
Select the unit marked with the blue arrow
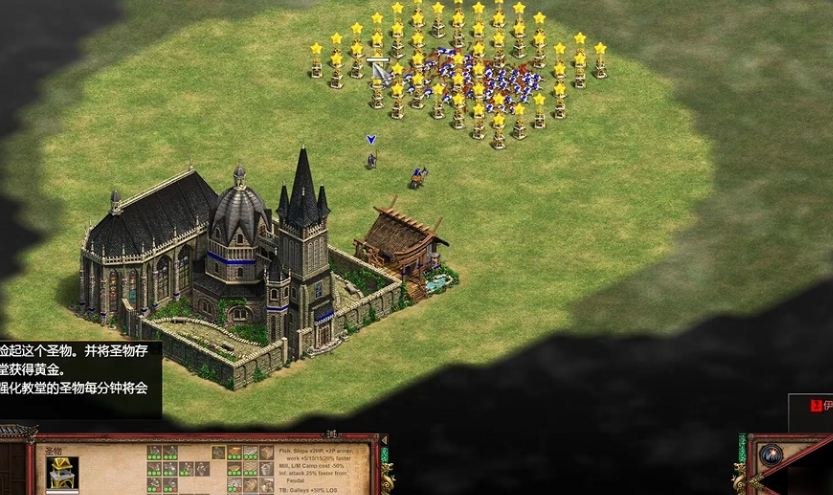point(371,159)
